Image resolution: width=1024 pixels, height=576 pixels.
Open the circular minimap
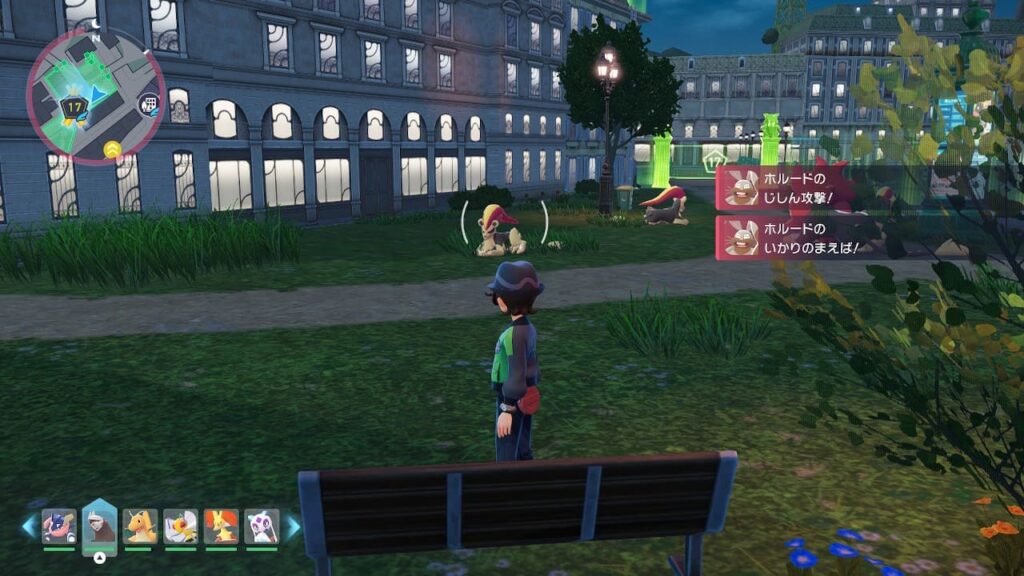[x=95, y=95]
